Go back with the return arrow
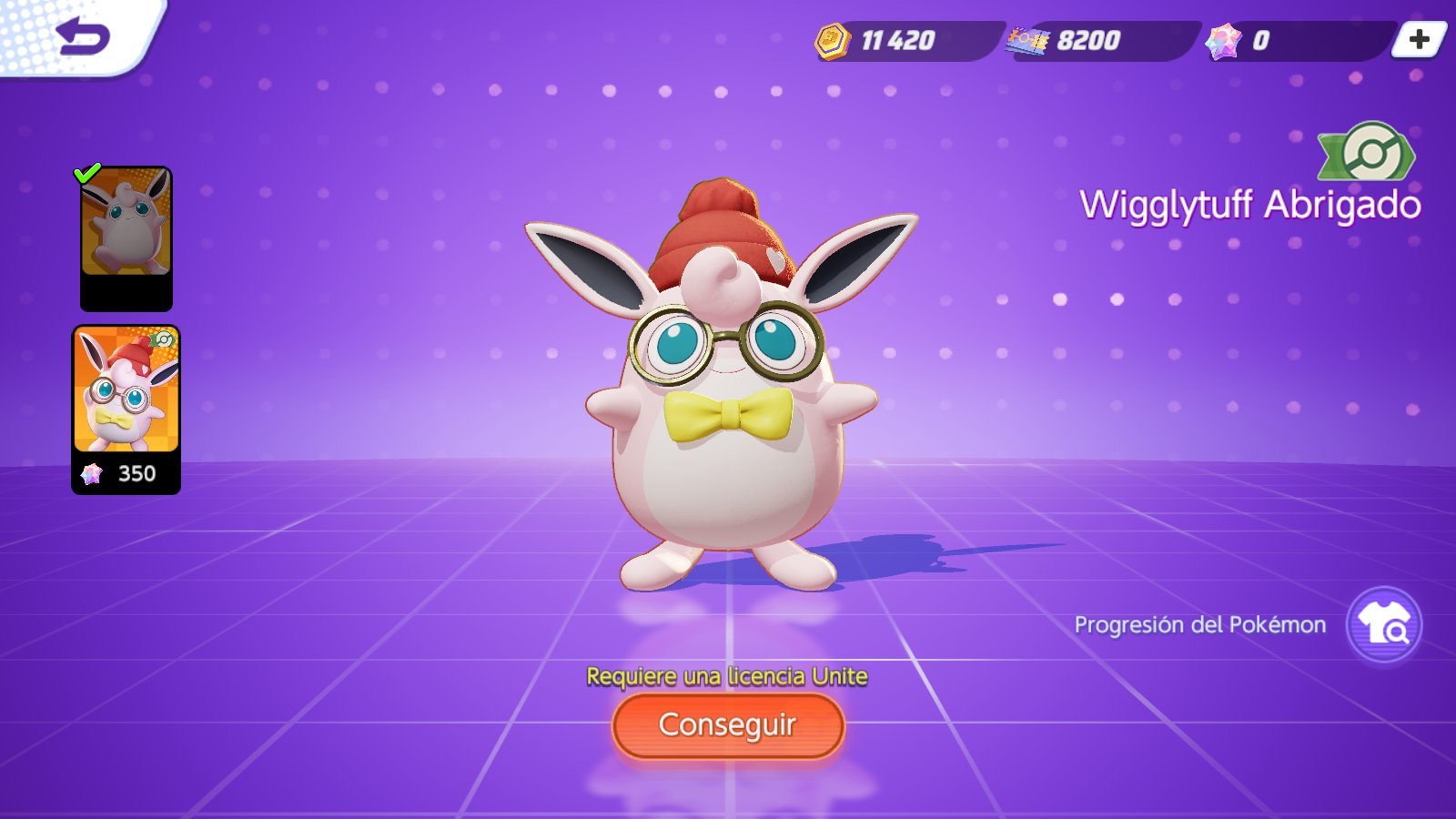Image resolution: width=1456 pixels, height=819 pixels. point(82,37)
